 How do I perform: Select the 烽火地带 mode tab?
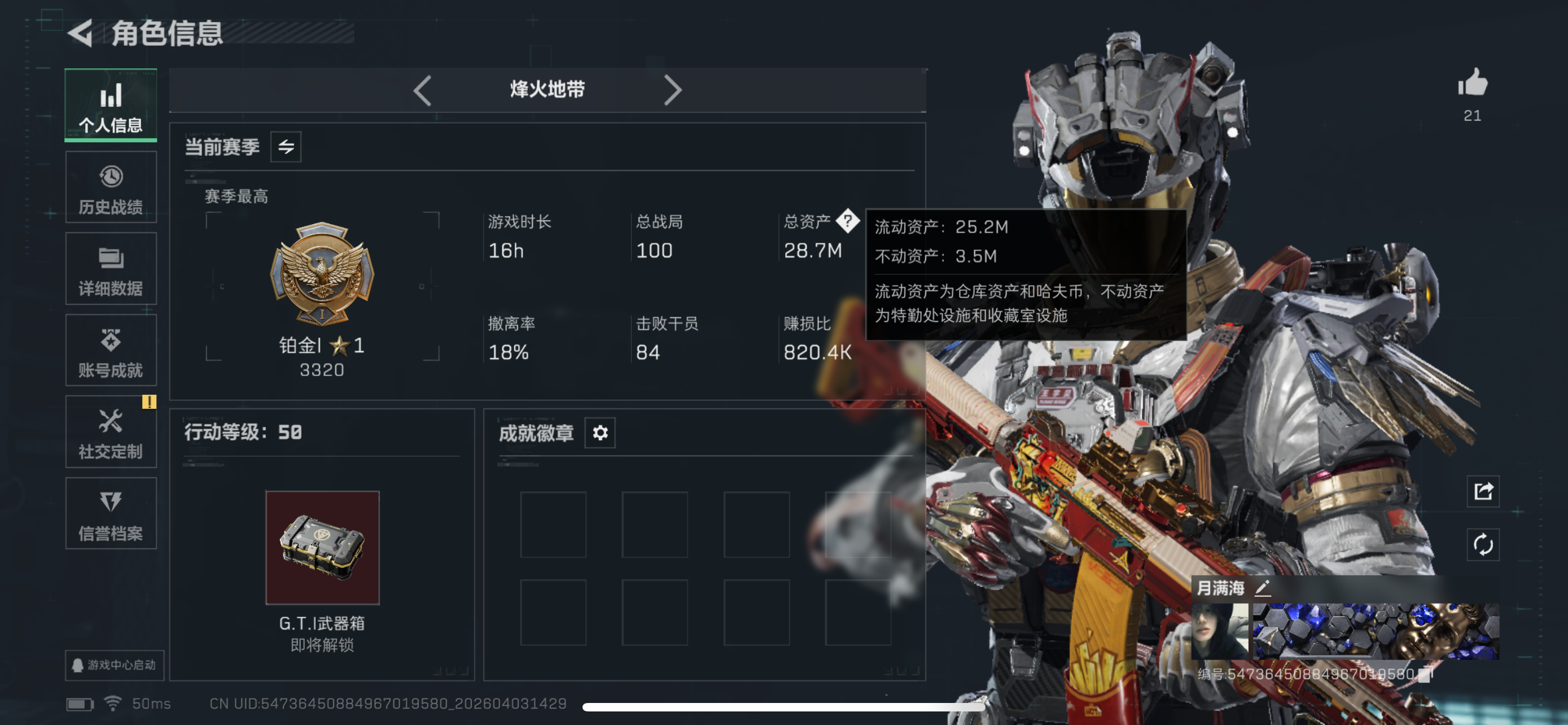[546, 89]
